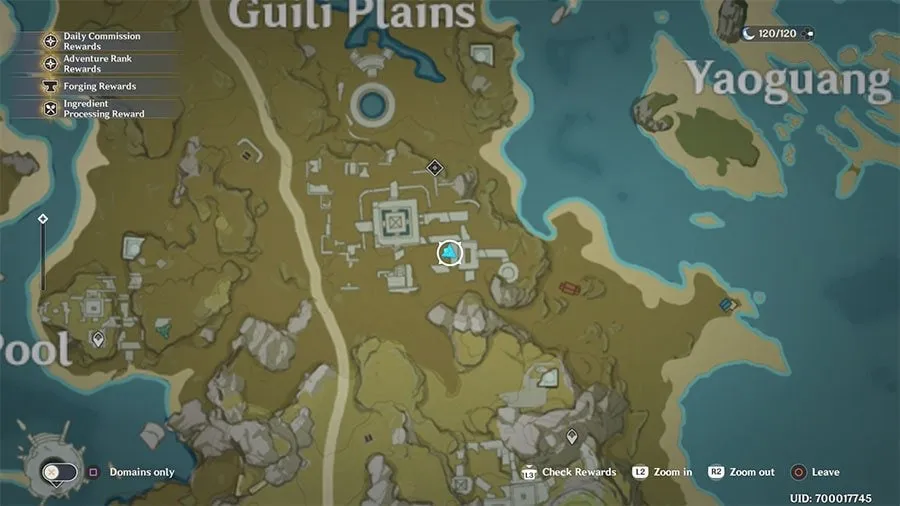900x506 pixels.
Task: Select the domain diamond marker near Guili Plains
Action: point(434,167)
